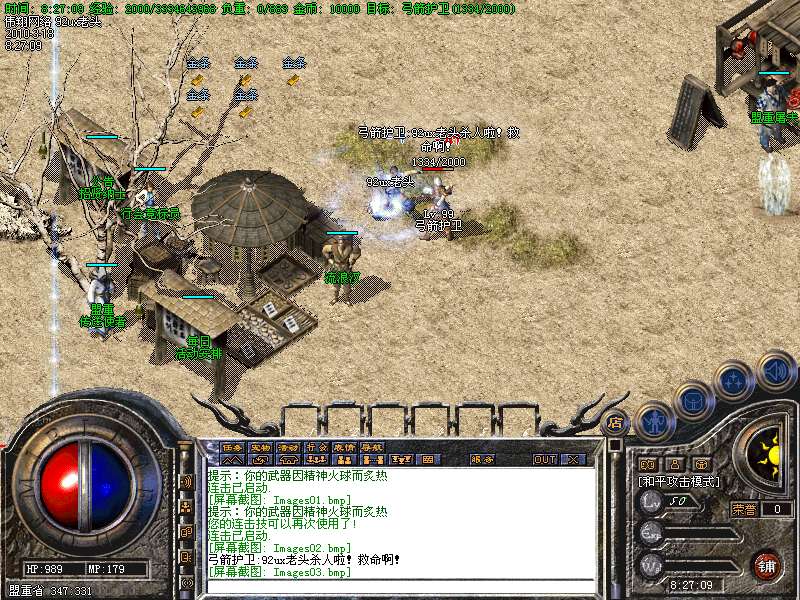800x600 pixels.
Task: Switch to the 行会 guild tab
Action: point(317,447)
